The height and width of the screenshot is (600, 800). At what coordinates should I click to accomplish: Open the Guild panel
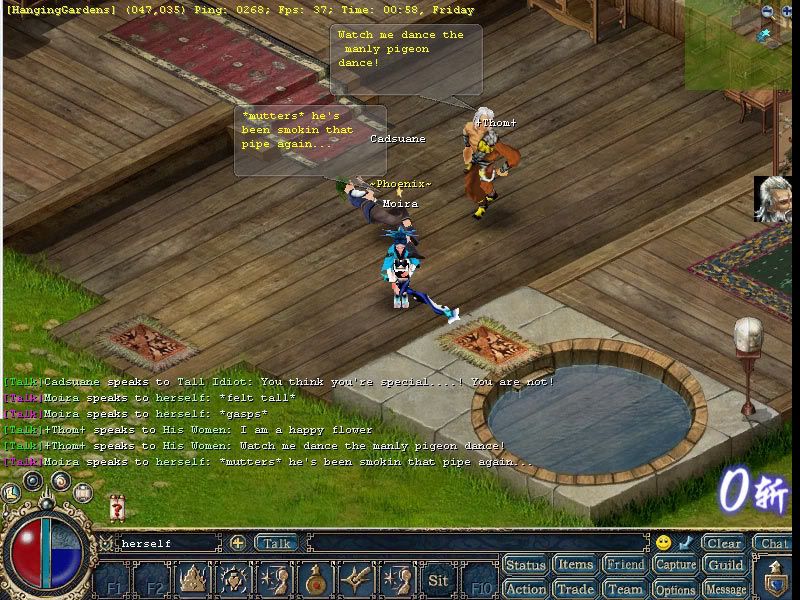(726, 566)
